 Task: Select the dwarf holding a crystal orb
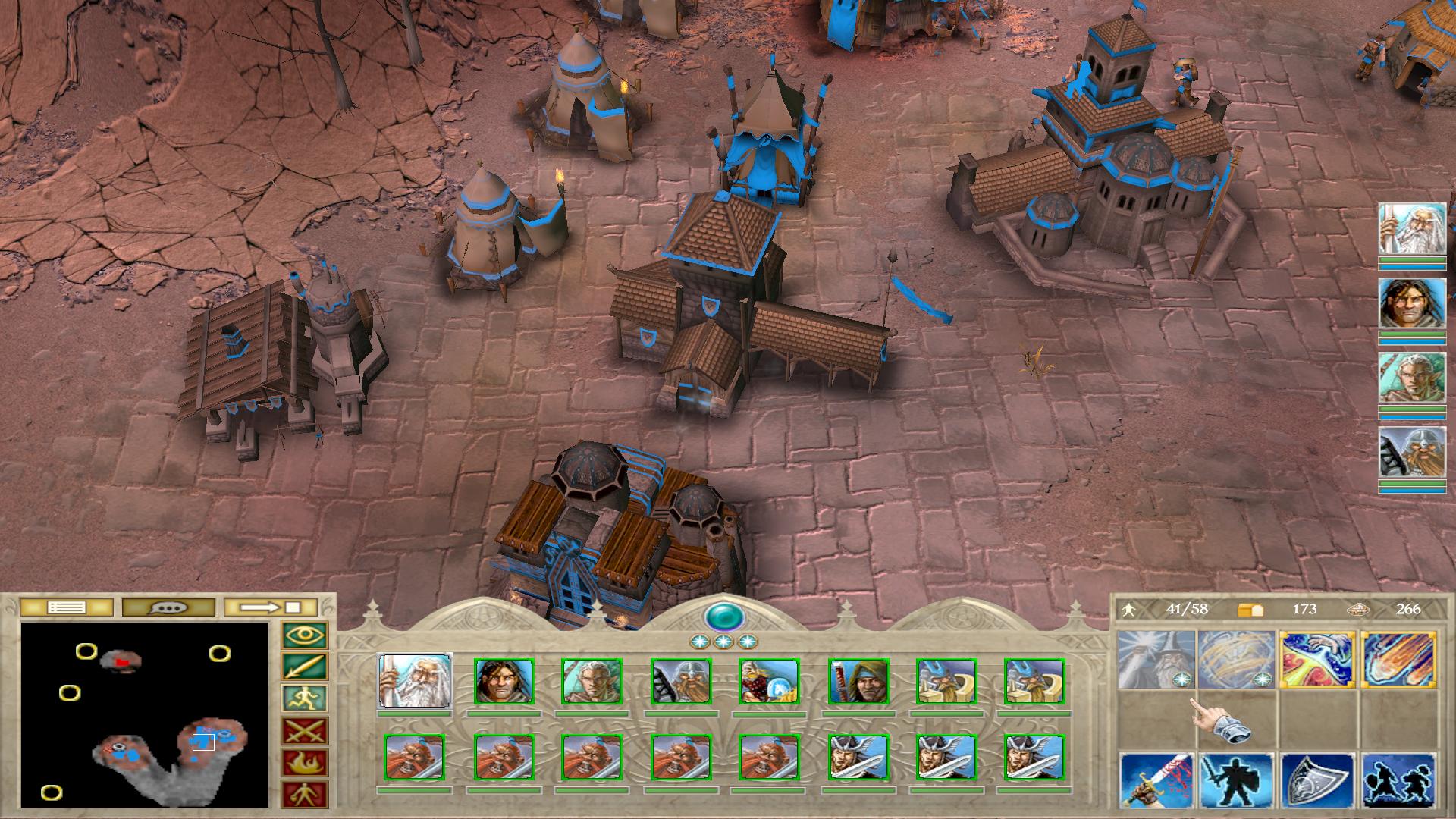coord(769,681)
